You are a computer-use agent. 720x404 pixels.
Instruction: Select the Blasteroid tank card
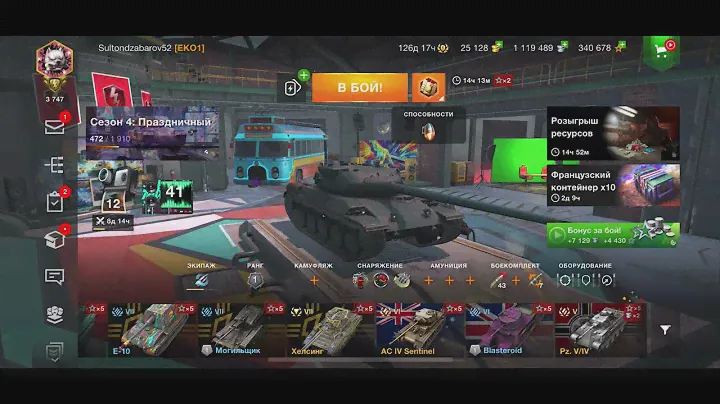pos(508,329)
